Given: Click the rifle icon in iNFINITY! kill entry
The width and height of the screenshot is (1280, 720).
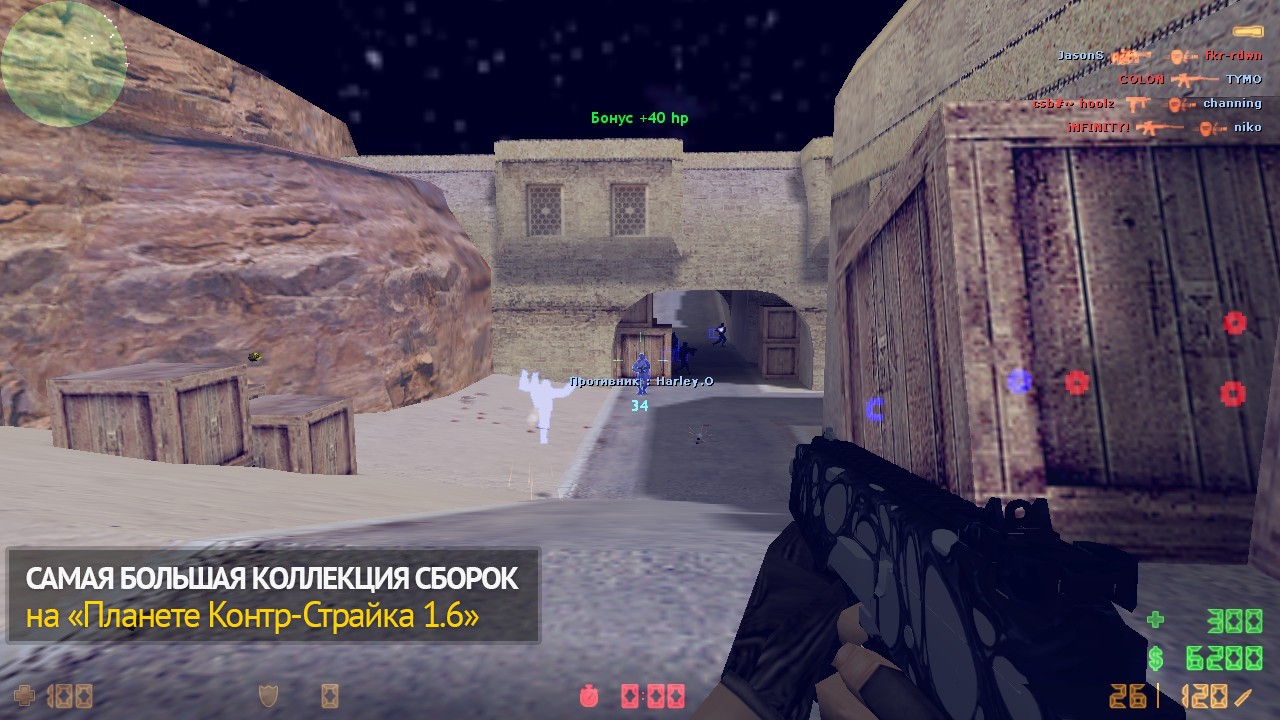Looking at the screenshot, I should [1161, 128].
